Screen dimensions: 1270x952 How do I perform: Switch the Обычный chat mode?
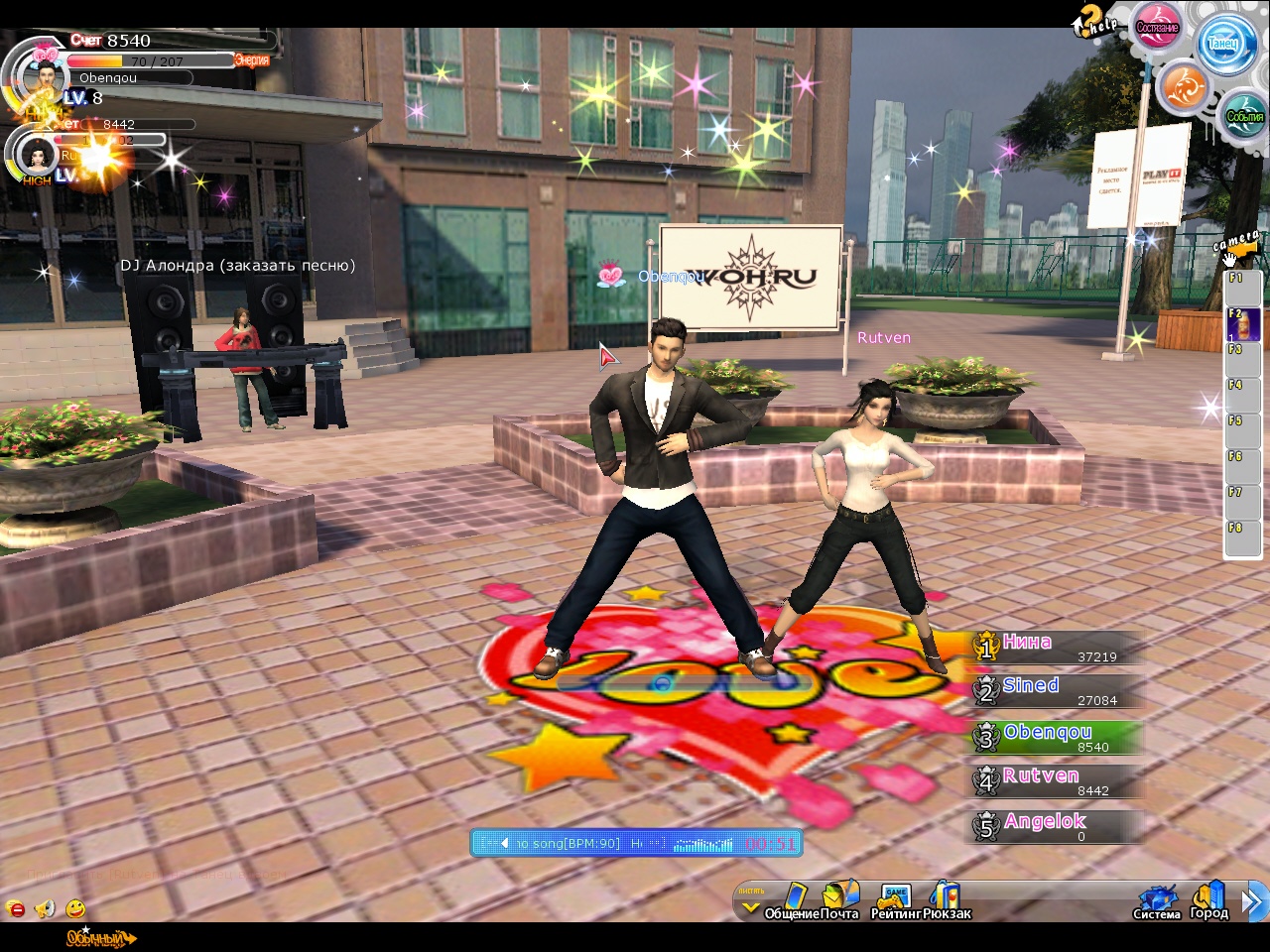tap(99, 937)
